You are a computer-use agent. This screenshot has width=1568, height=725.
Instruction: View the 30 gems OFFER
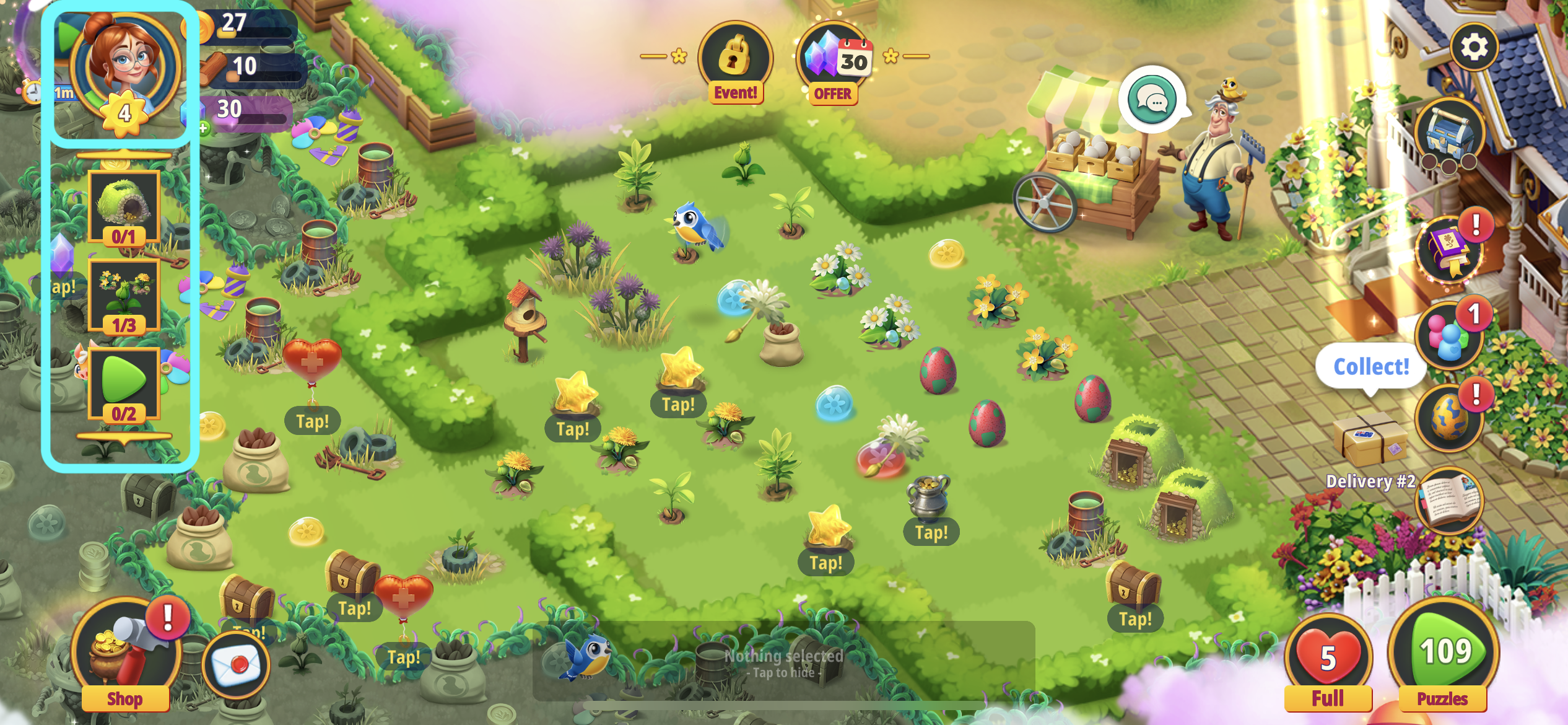tap(834, 62)
